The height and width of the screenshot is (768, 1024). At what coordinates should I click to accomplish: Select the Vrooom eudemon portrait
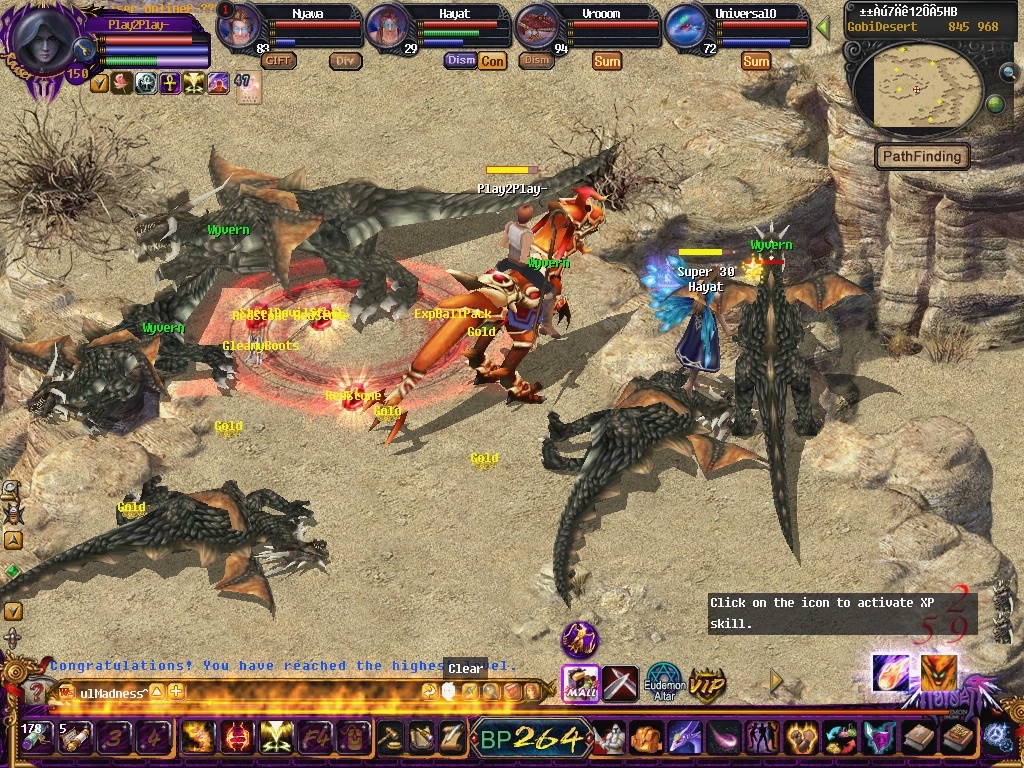click(537, 27)
